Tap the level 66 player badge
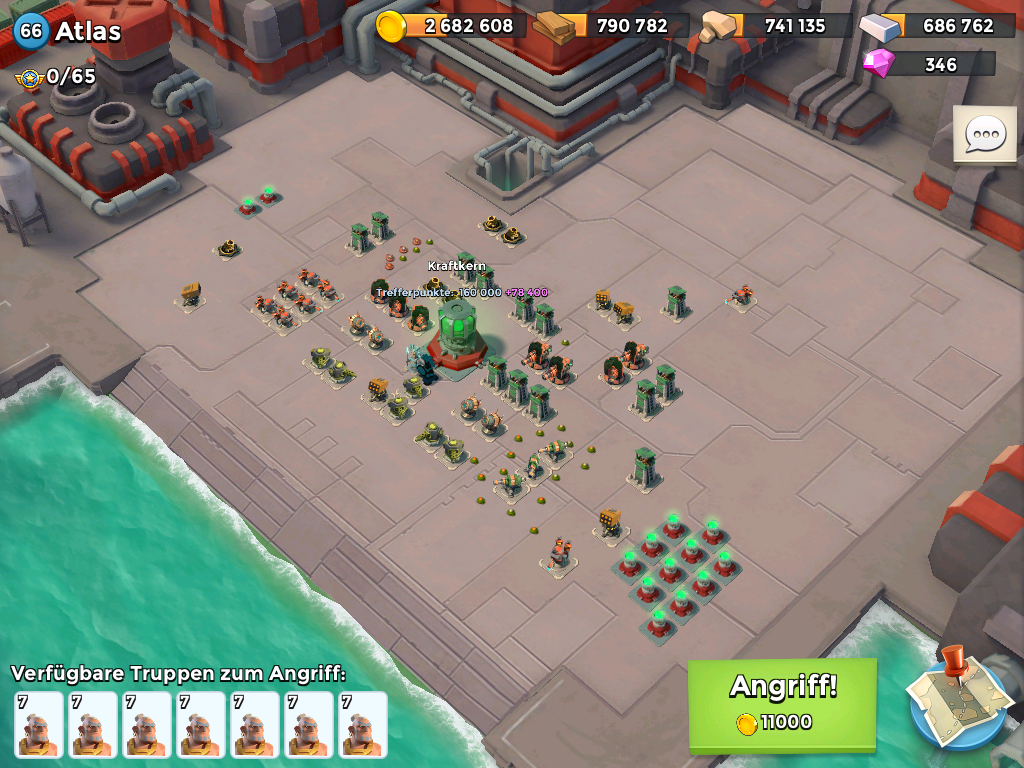The height and width of the screenshot is (768, 1024). click(31, 31)
